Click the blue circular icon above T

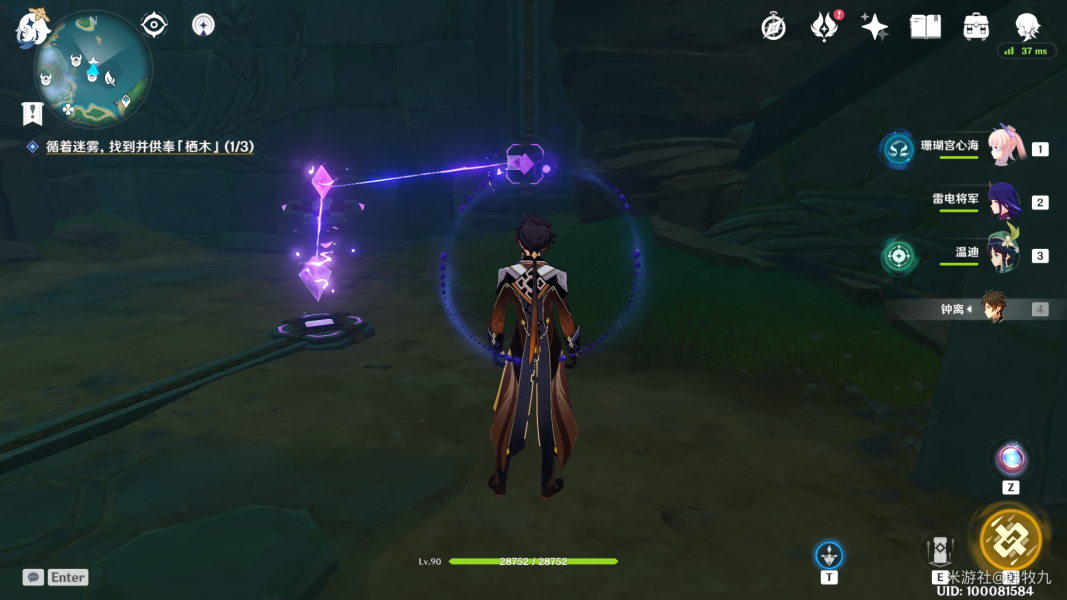[829, 555]
